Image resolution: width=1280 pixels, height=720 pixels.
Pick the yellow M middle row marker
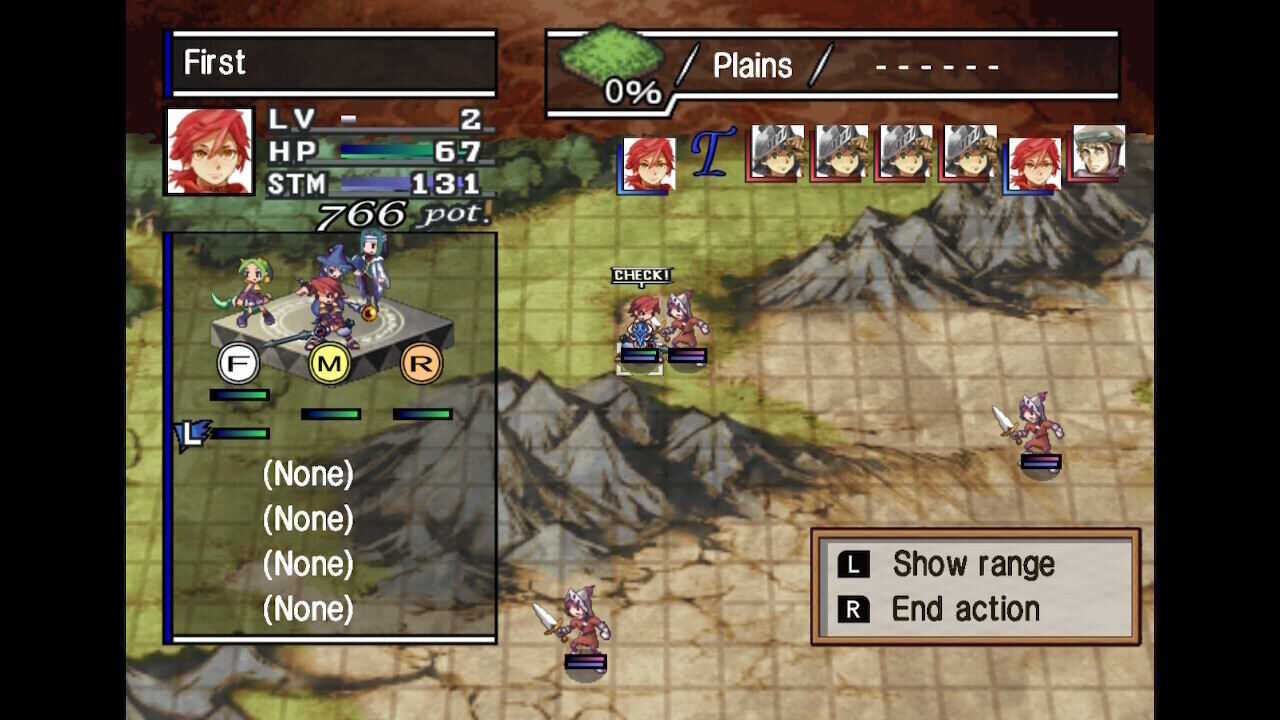coord(329,364)
